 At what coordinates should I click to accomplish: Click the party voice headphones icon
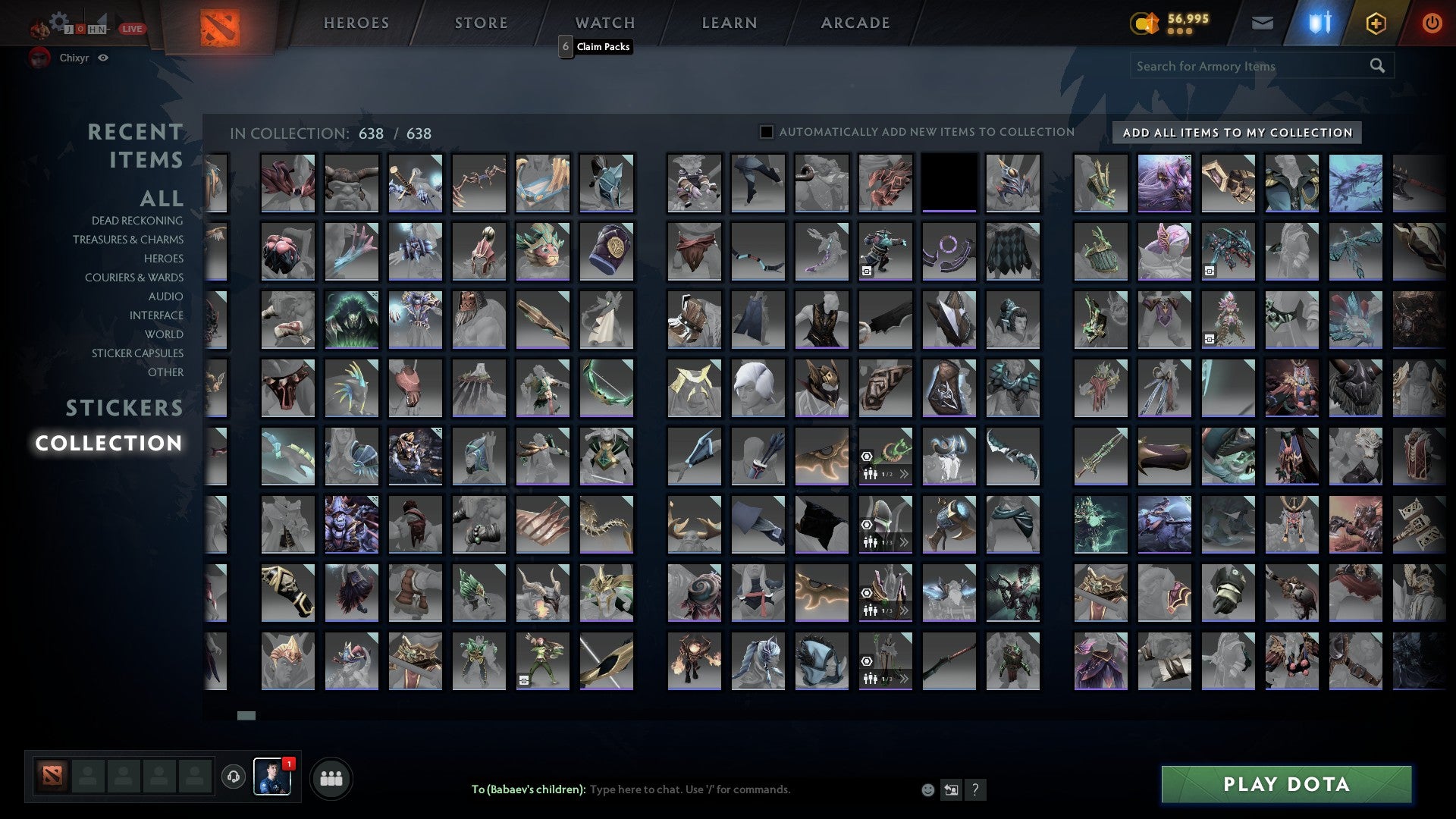pyautogui.click(x=234, y=775)
